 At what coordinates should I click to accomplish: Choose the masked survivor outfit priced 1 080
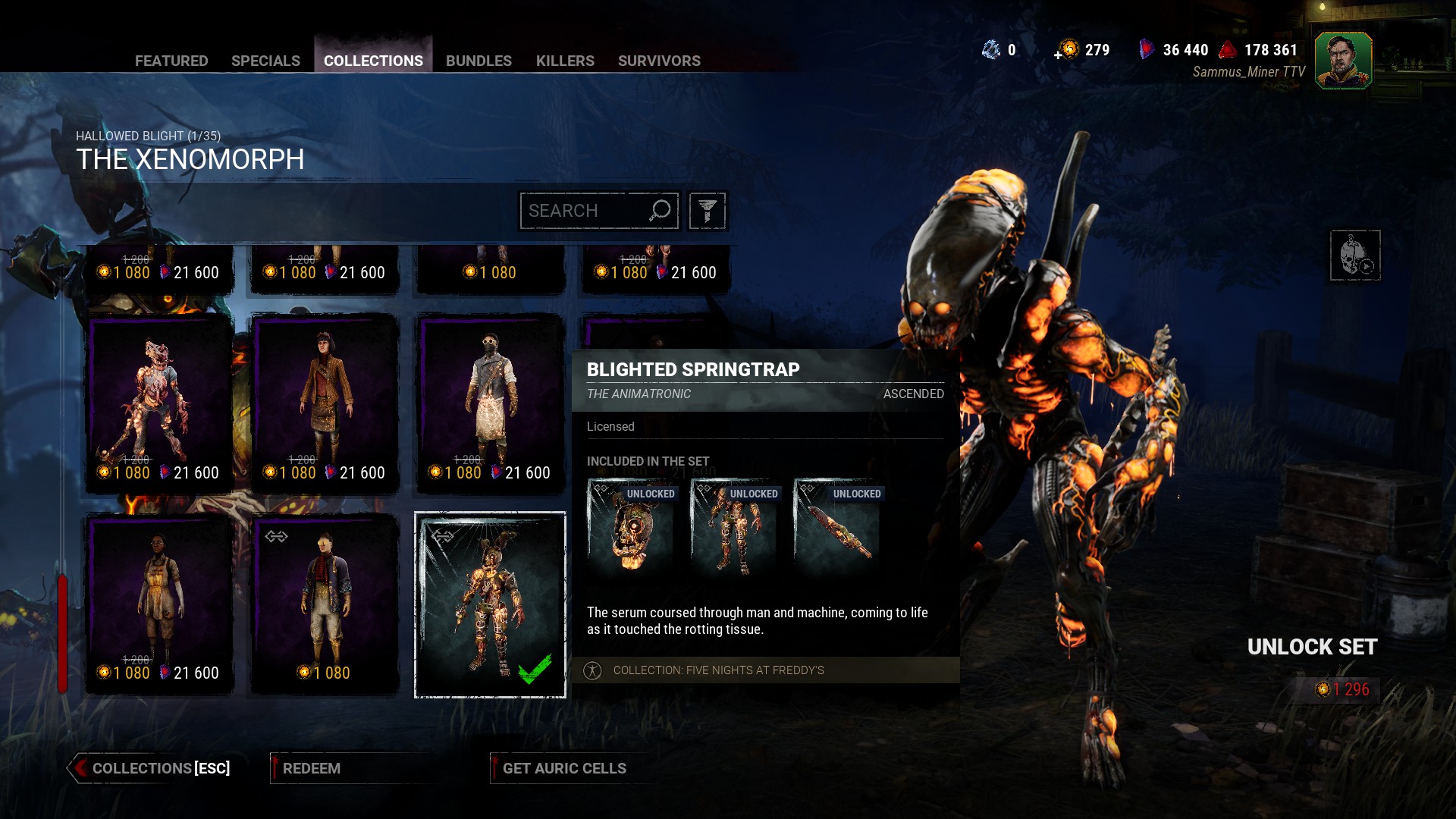point(325,603)
